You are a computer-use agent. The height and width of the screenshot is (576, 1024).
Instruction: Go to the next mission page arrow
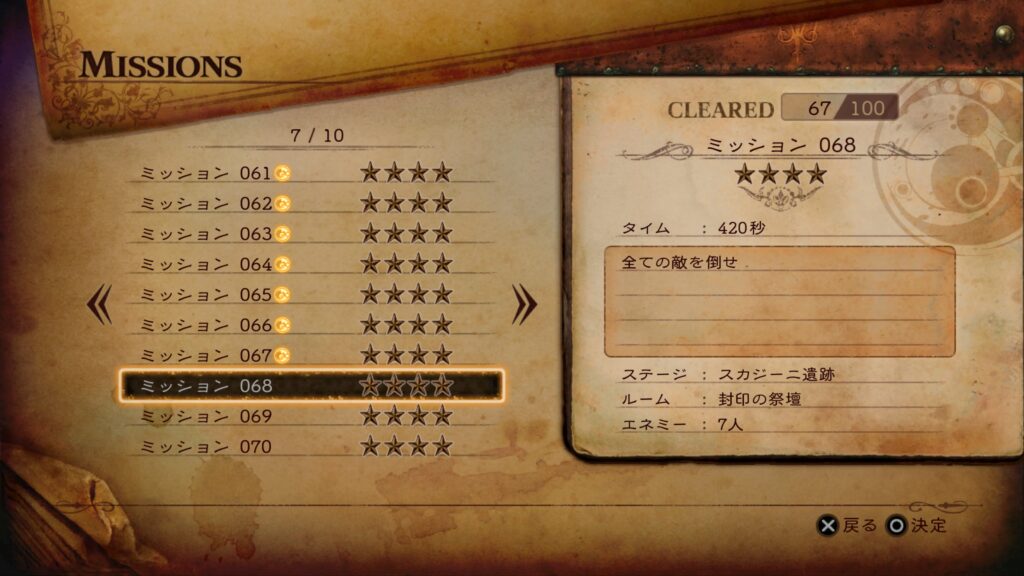524,306
